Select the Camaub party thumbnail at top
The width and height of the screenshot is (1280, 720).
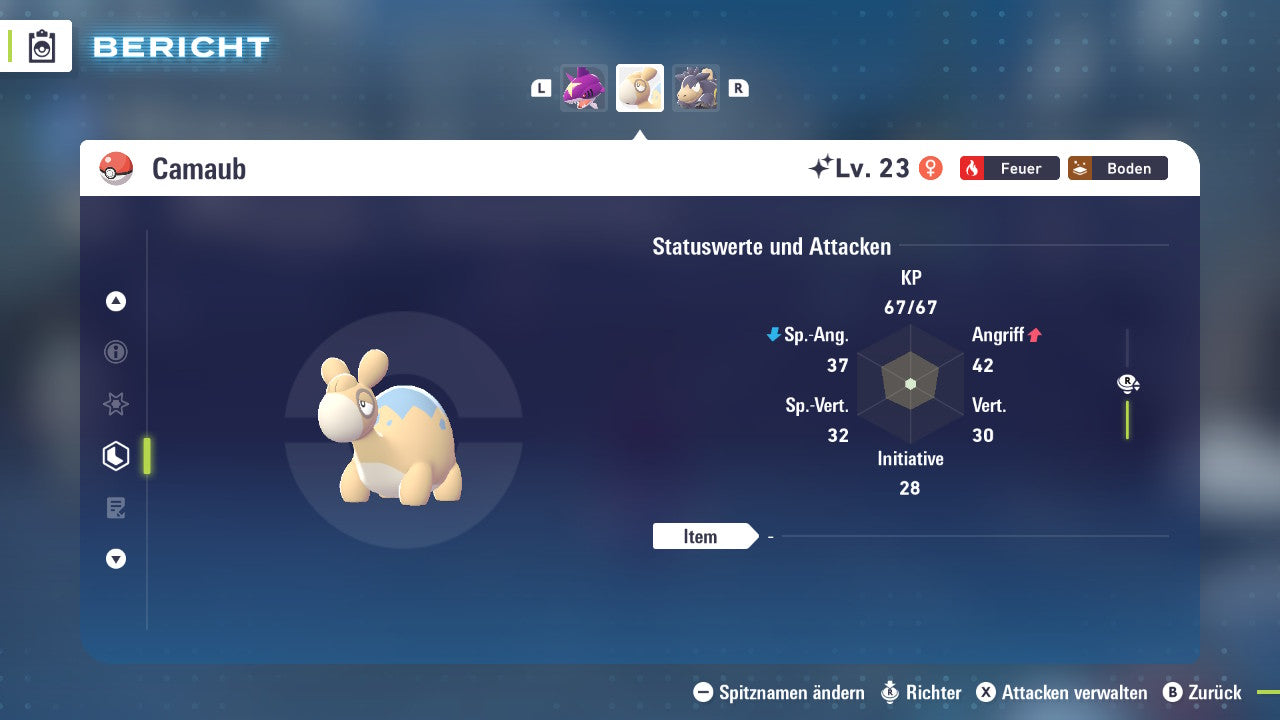pos(640,88)
